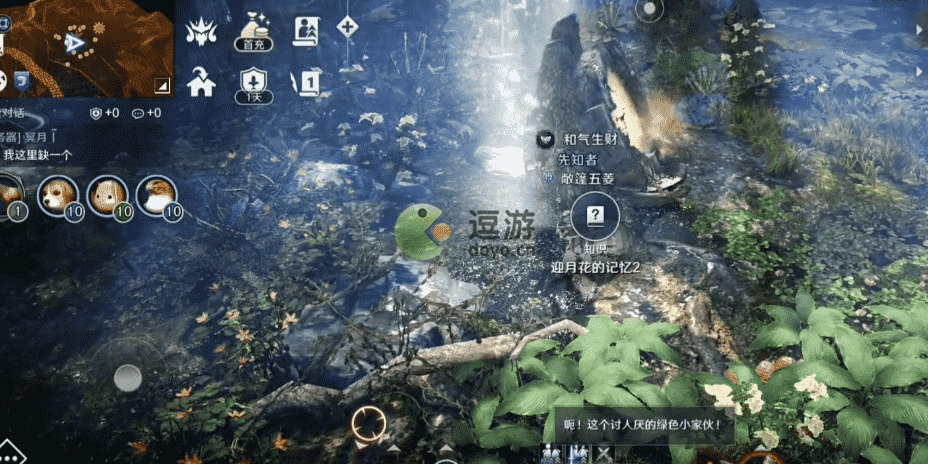Select the tan puppy portrait with green badge
928x464 pixels.
(106, 194)
